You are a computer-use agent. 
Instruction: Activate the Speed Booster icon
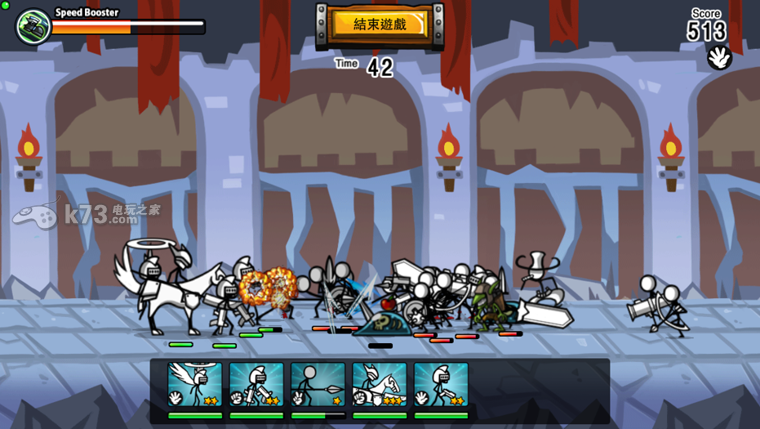click(x=33, y=26)
